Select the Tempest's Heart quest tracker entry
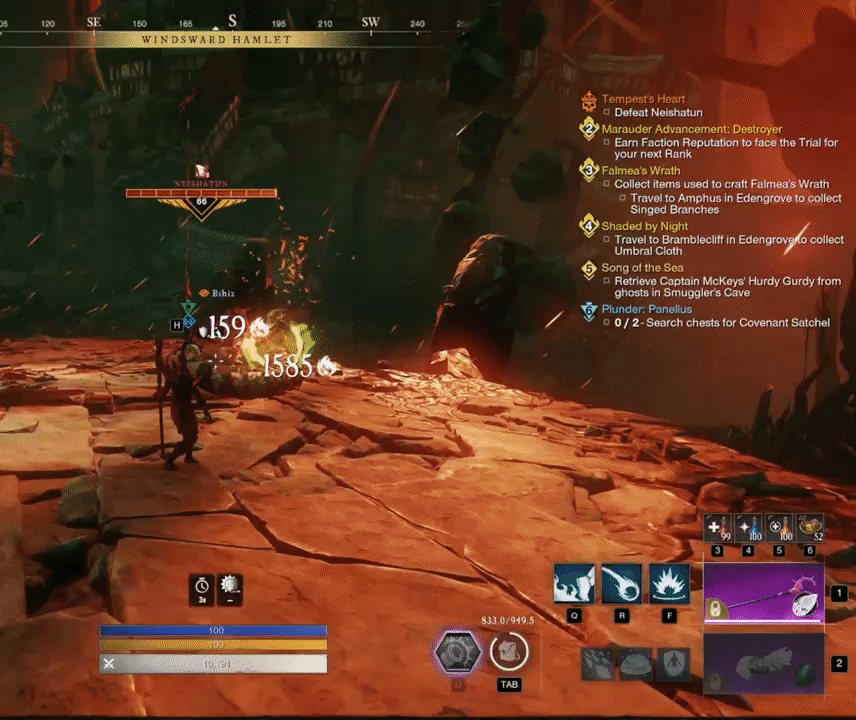 [x=643, y=100]
